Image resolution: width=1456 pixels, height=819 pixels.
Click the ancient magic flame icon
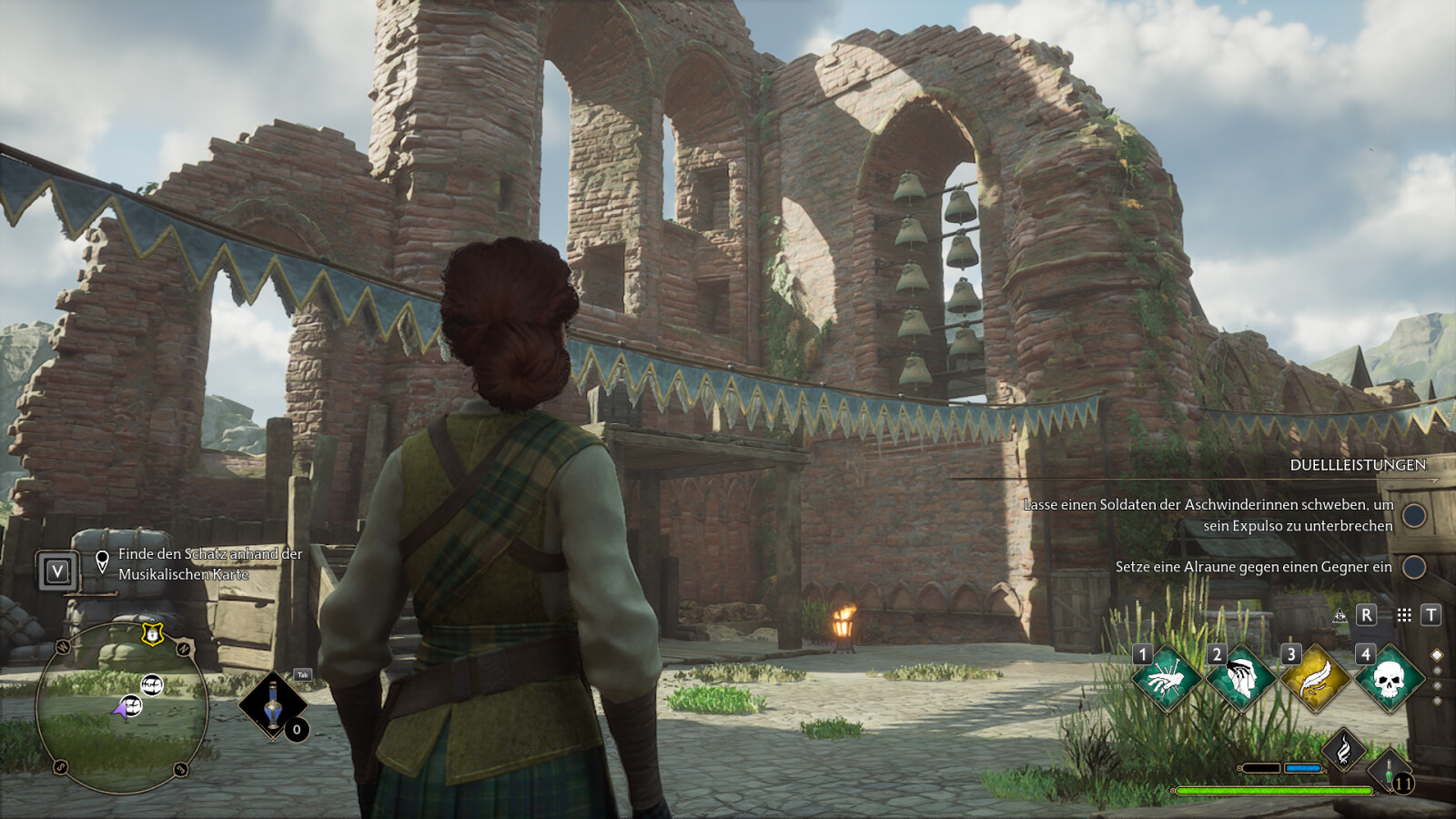[1343, 751]
